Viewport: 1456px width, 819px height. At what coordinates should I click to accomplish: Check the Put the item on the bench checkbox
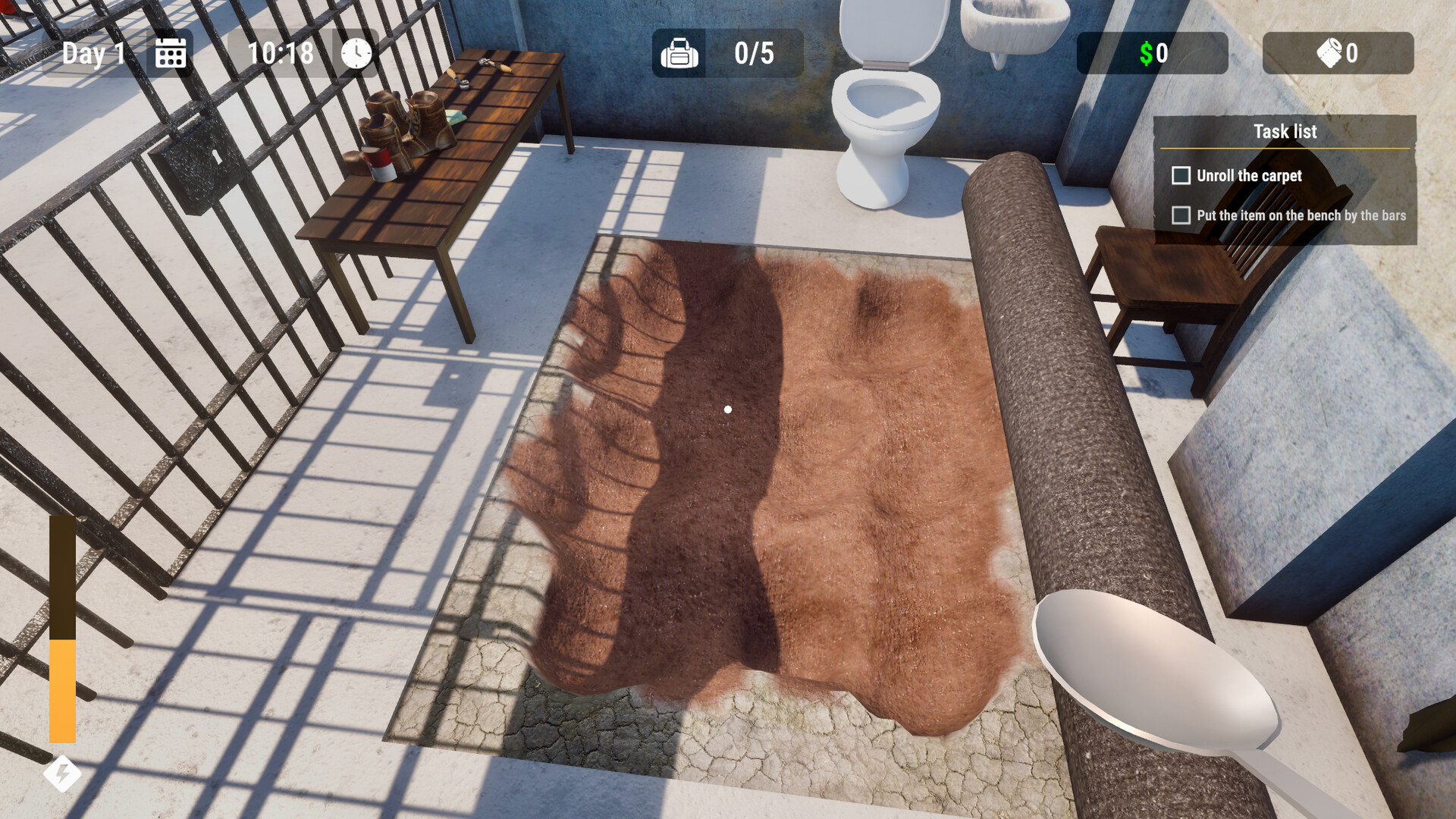click(1181, 216)
